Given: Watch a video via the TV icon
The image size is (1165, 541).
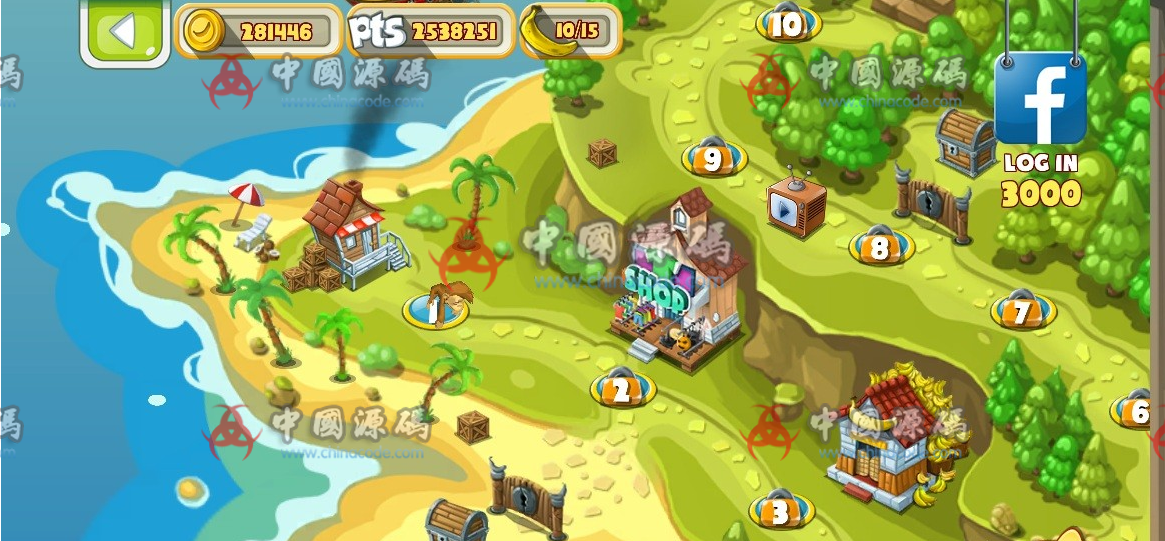Looking at the screenshot, I should pyautogui.click(x=796, y=205).
